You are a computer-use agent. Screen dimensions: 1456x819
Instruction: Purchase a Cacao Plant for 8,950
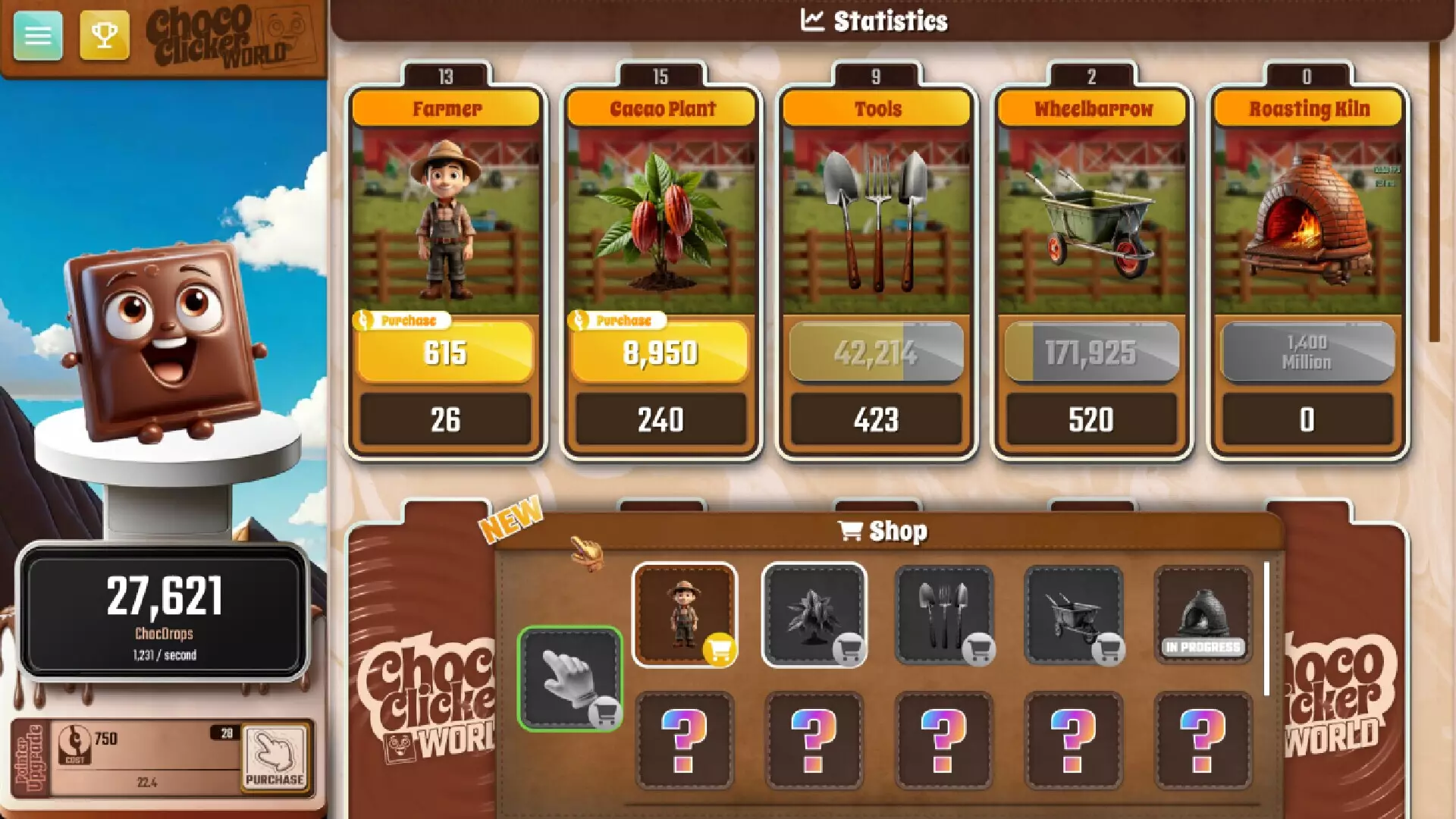point(660,351)
